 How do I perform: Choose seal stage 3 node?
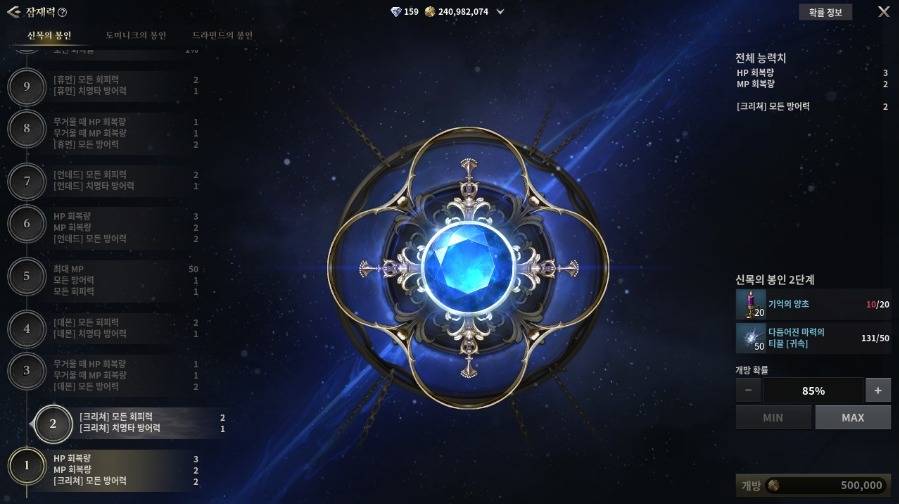coord(26,370)
